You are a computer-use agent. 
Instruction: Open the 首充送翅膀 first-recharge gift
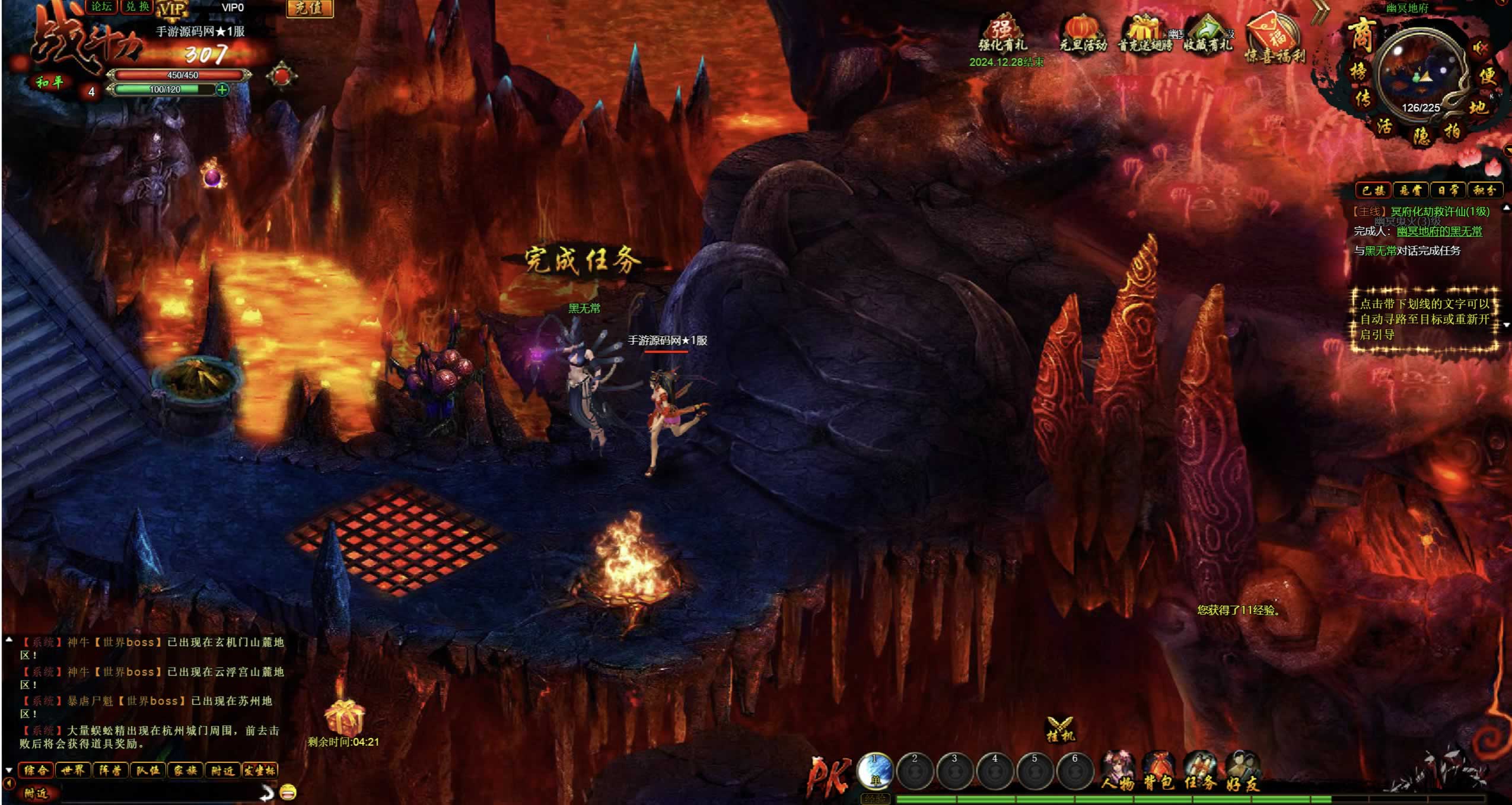click(x=1145, y=34)
